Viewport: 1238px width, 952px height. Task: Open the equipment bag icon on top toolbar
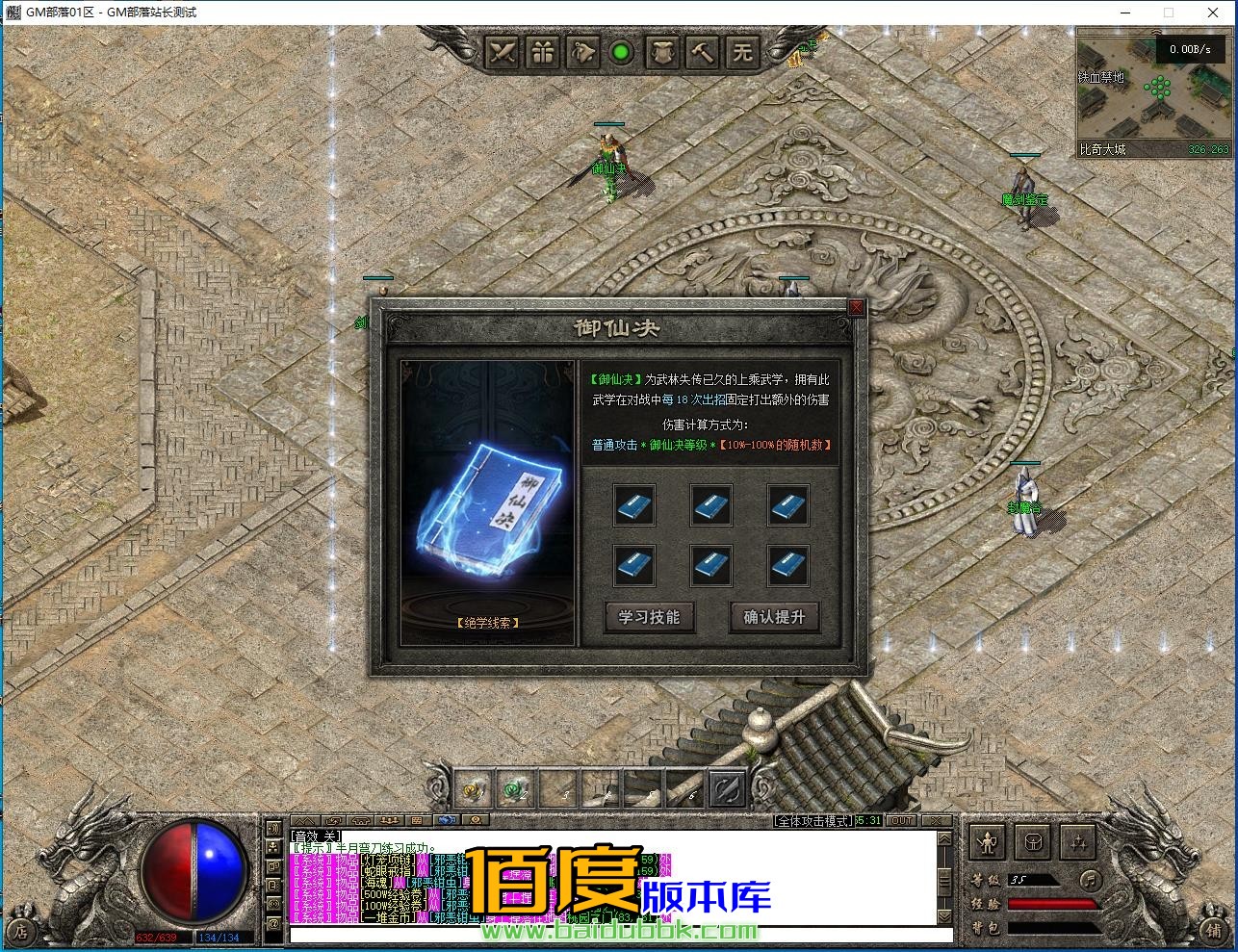point(662,53)
